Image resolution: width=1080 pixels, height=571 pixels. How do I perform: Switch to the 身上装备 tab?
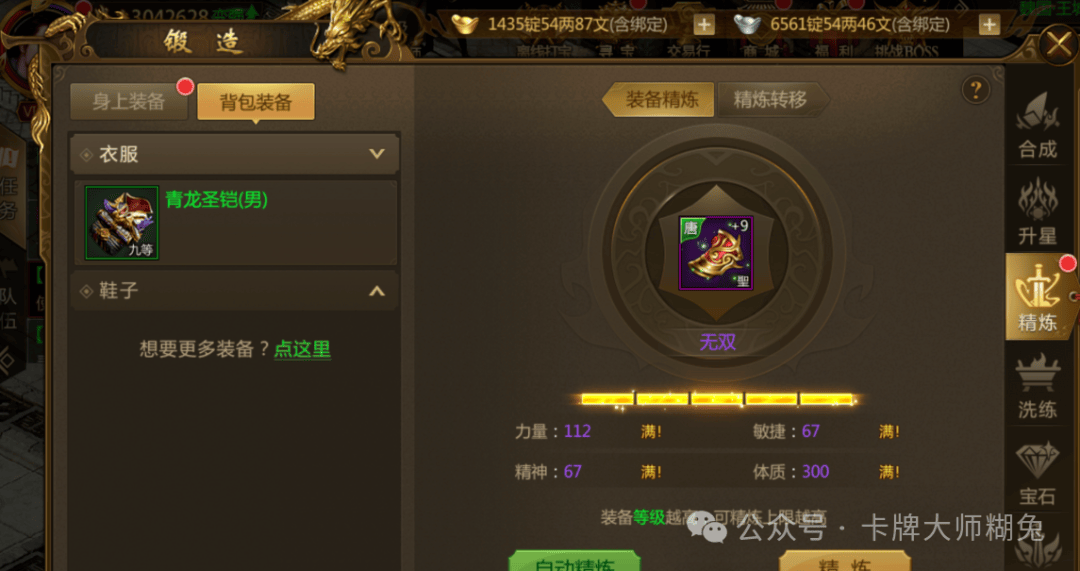[x=129, y=101]
